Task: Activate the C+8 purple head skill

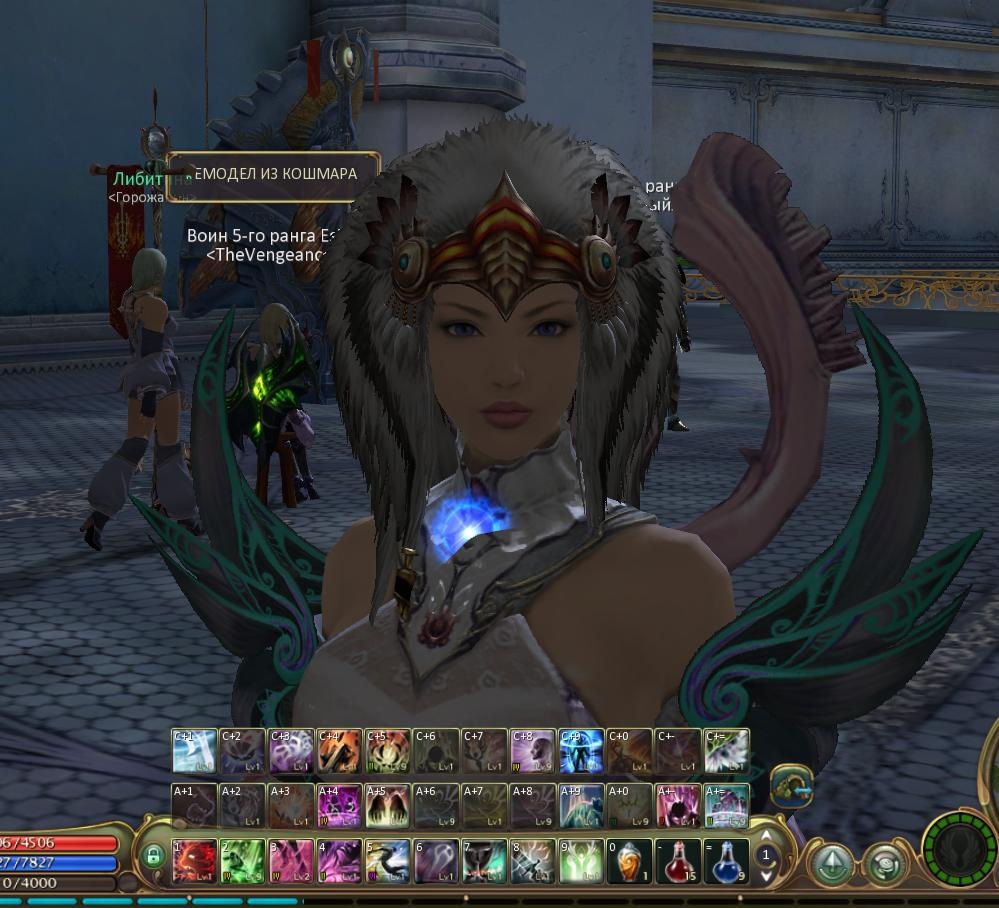Action: [533, 751]
